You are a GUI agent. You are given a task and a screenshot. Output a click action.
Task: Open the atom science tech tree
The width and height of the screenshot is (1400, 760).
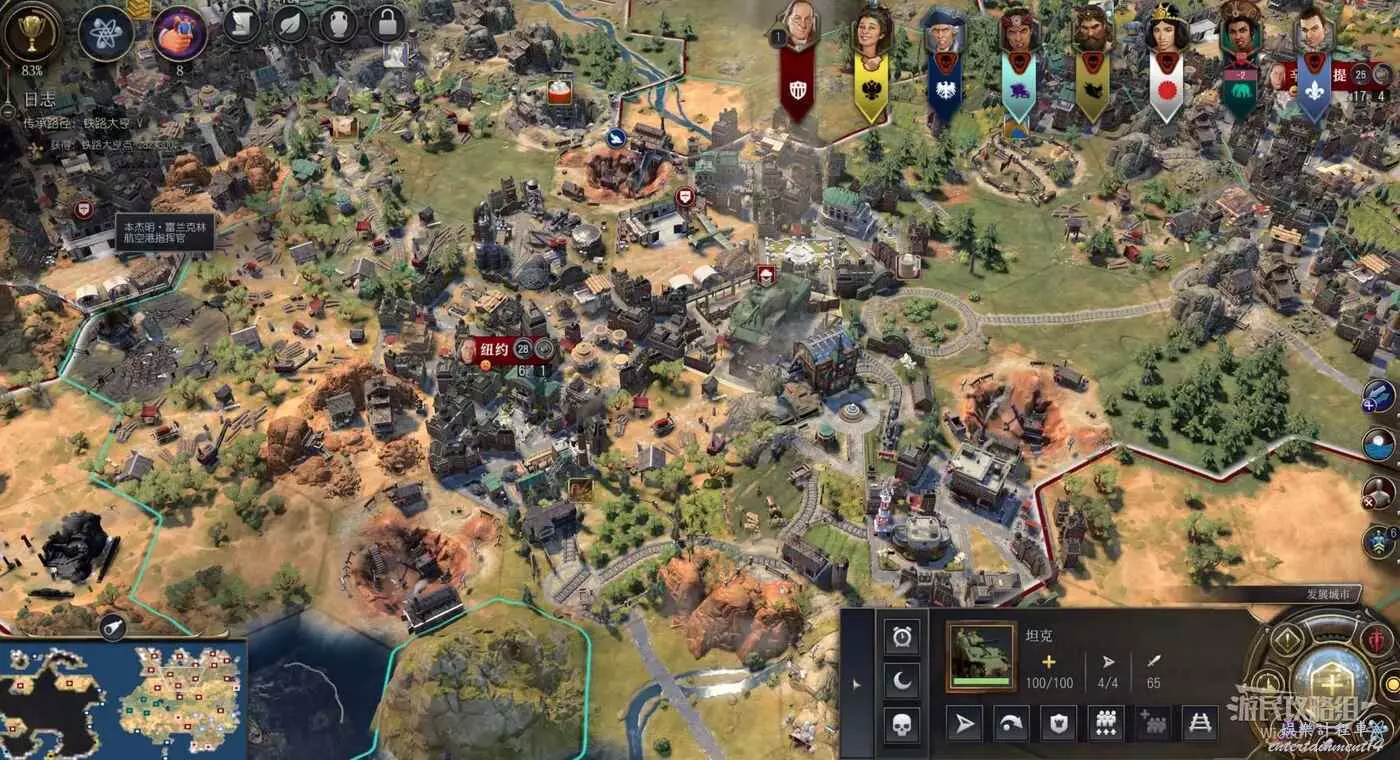point(106,31)
